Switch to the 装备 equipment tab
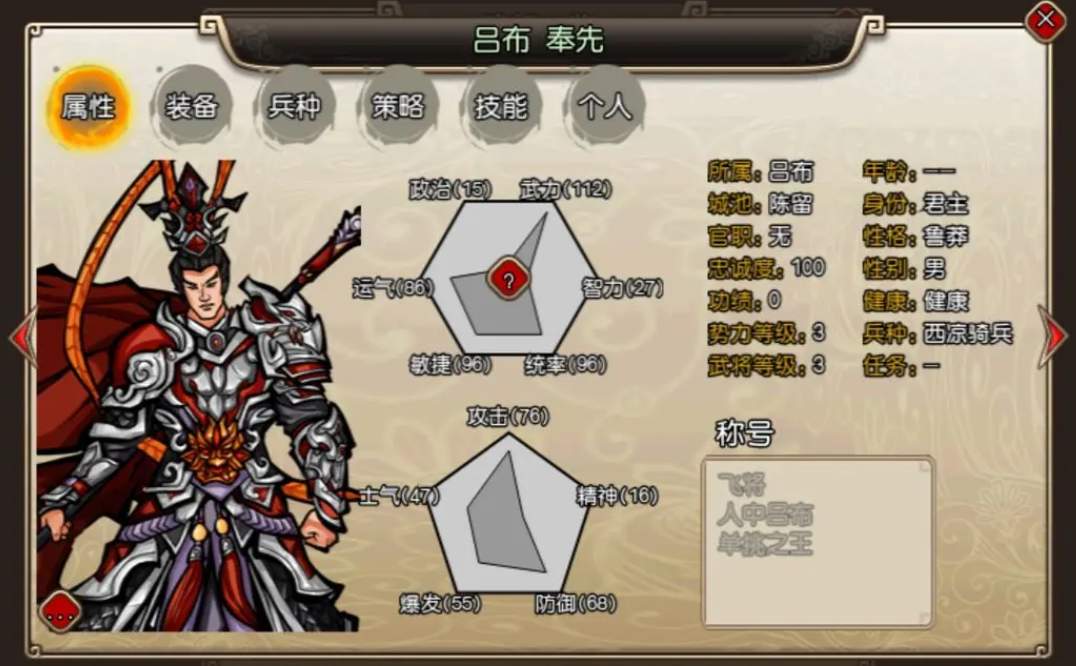 coord(192,107)
